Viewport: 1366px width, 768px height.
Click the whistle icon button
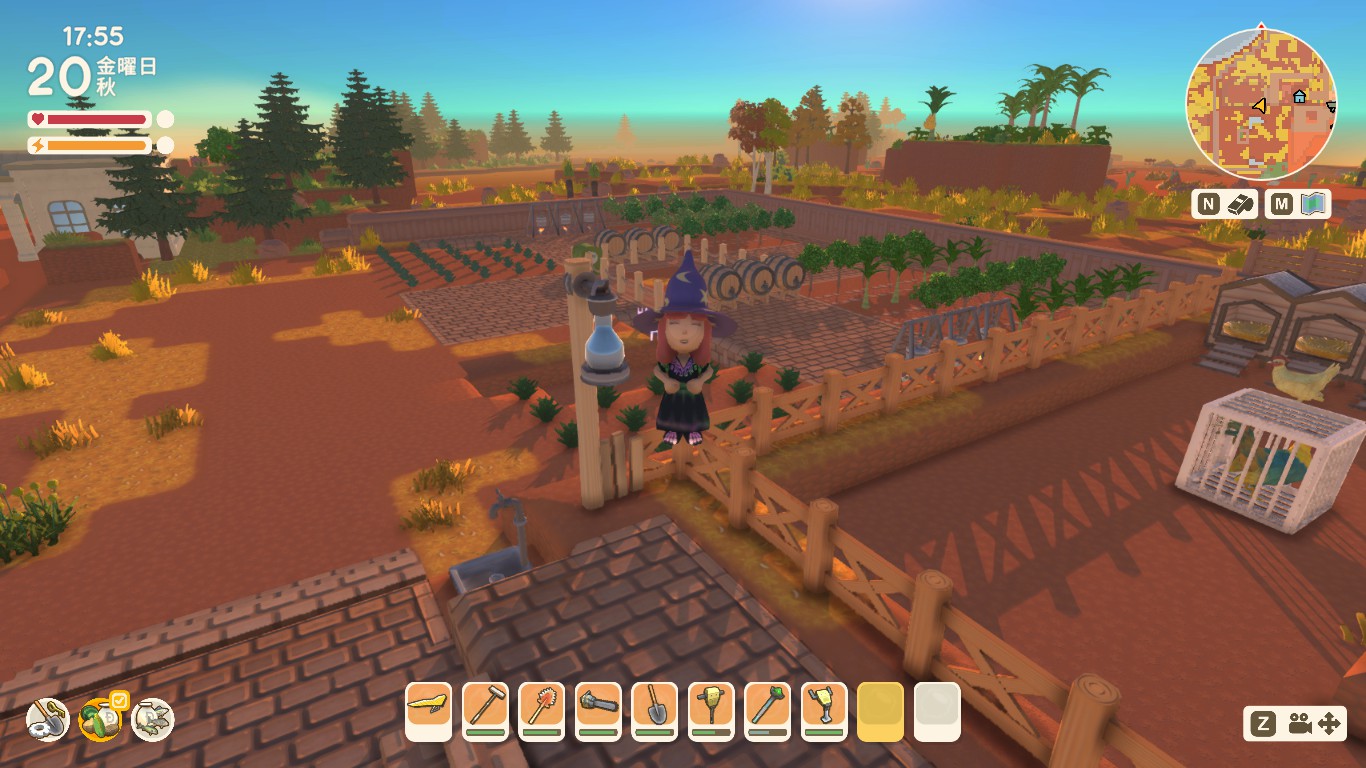[x=1240, y=204]
